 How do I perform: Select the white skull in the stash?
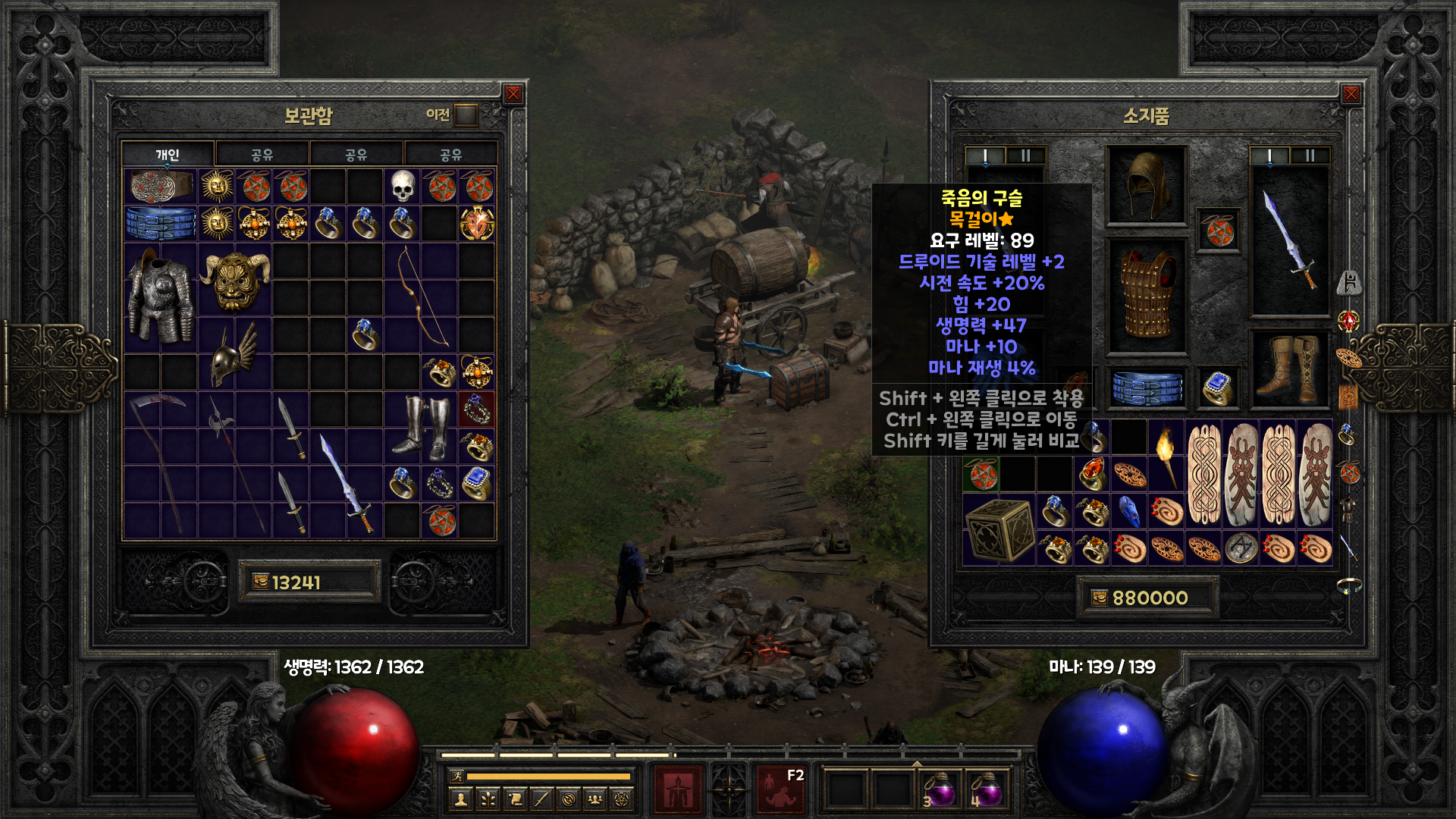(x=403, y=186)
